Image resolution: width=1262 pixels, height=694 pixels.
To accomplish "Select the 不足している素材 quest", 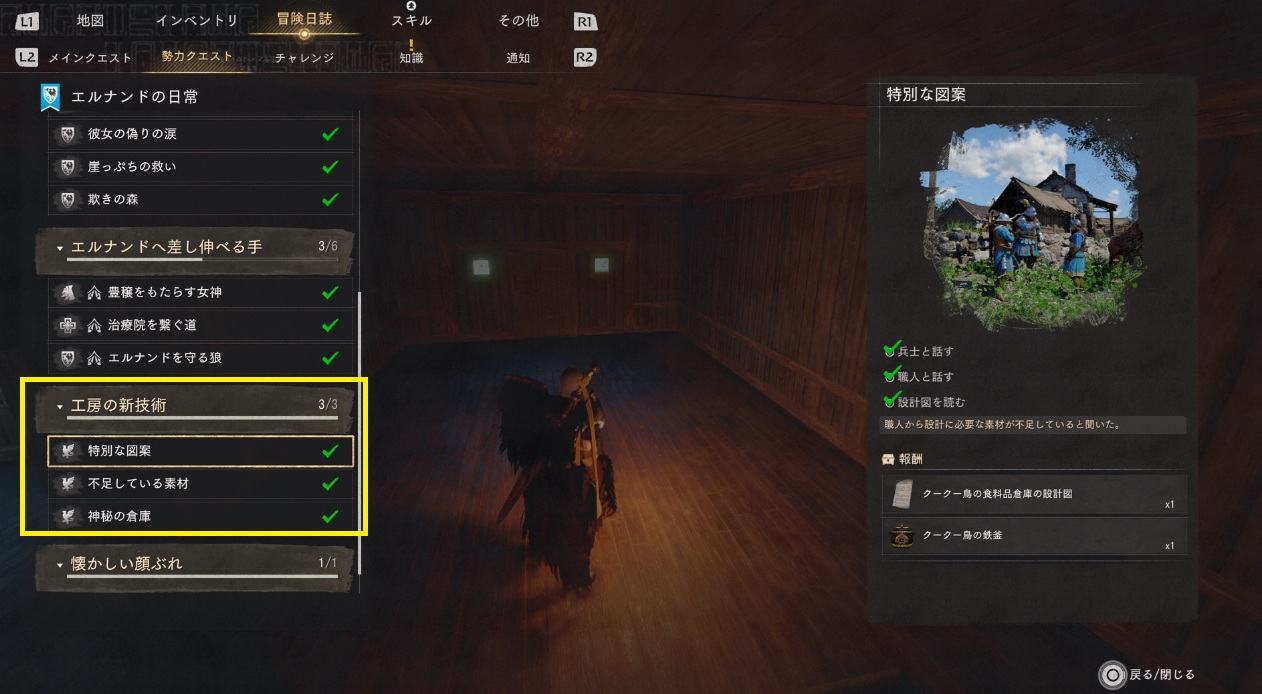I will click(x=200, y=484).
